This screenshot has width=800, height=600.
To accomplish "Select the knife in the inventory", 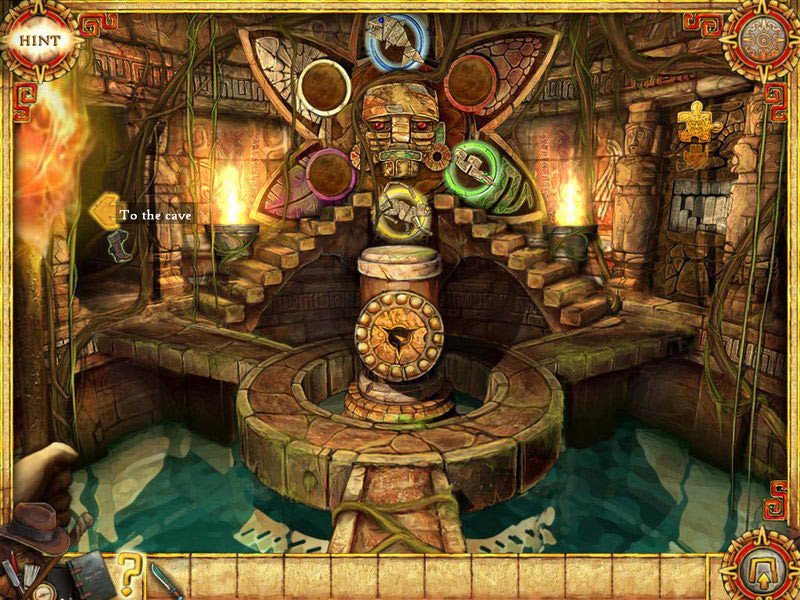I will coord(163,579).
